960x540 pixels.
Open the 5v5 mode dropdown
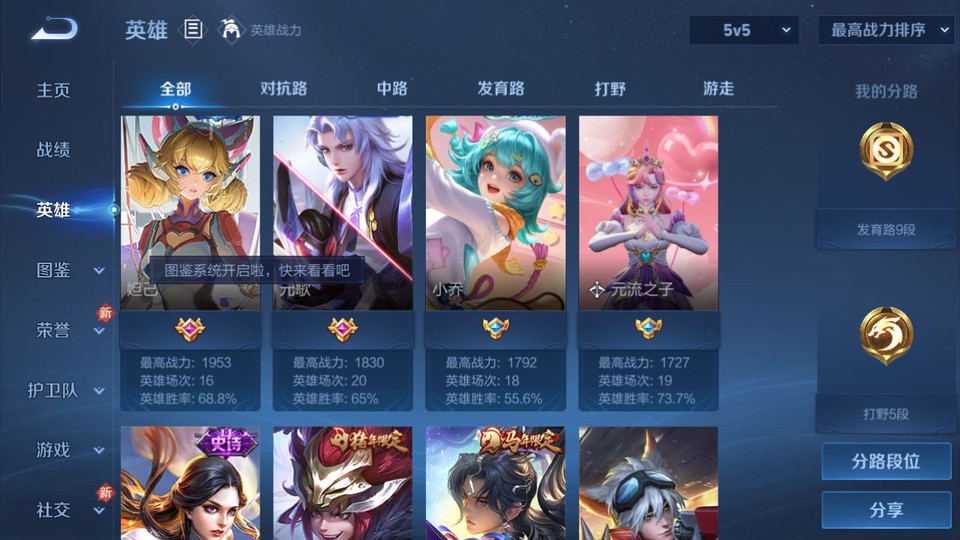[744, 30]
